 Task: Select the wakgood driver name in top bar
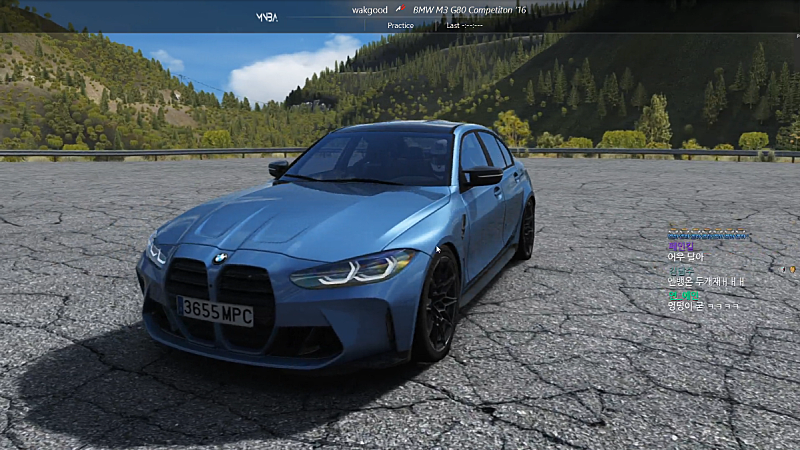pyautogui.click(x=370, y=10)
